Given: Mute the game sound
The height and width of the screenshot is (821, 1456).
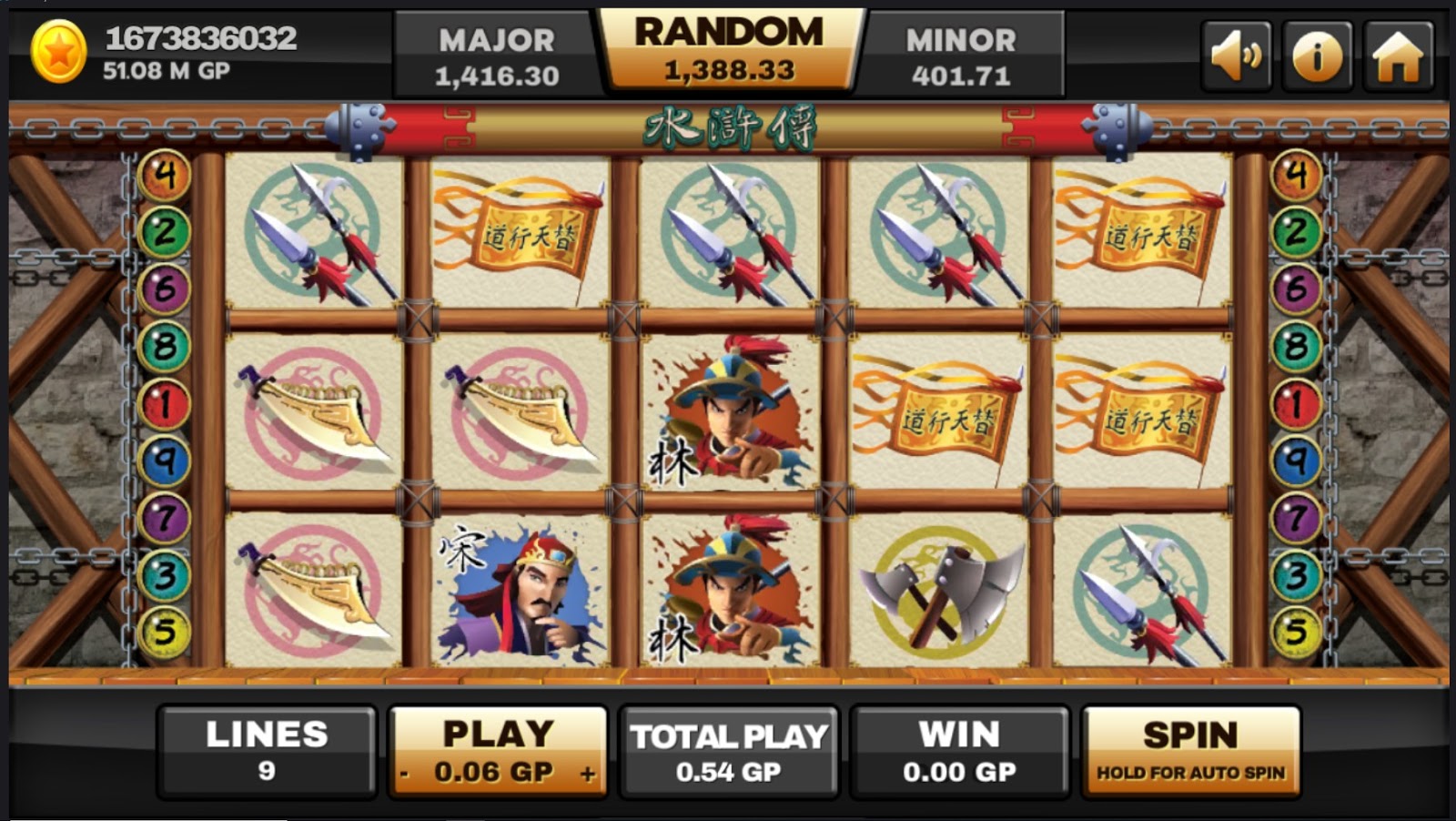Looking at the screenshot, I should click(x=1236, y=55).
